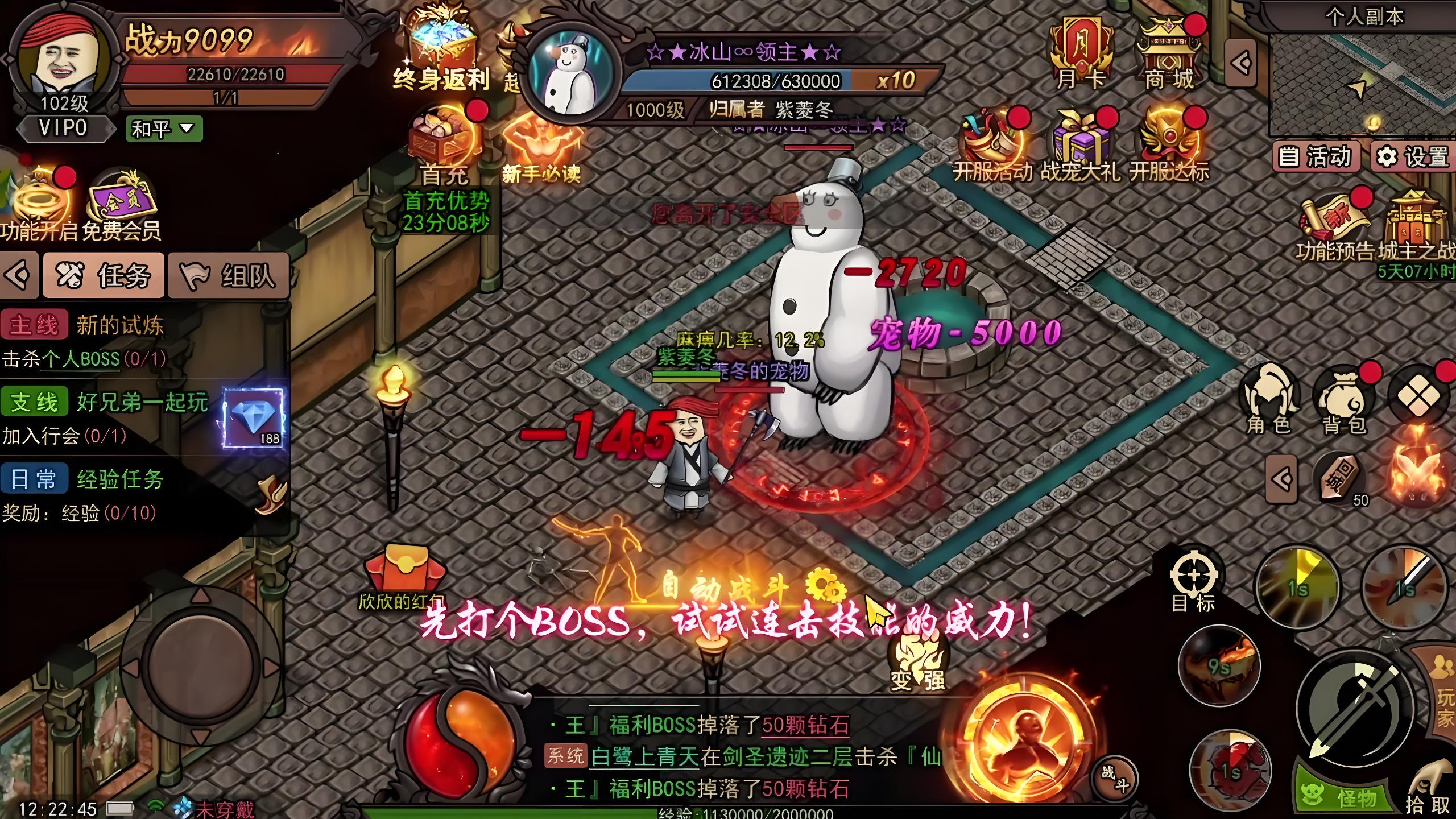This screenshot has height=819, width=1456.
Task: Switch to the 组队 team tab
Action: pos(224,277)
